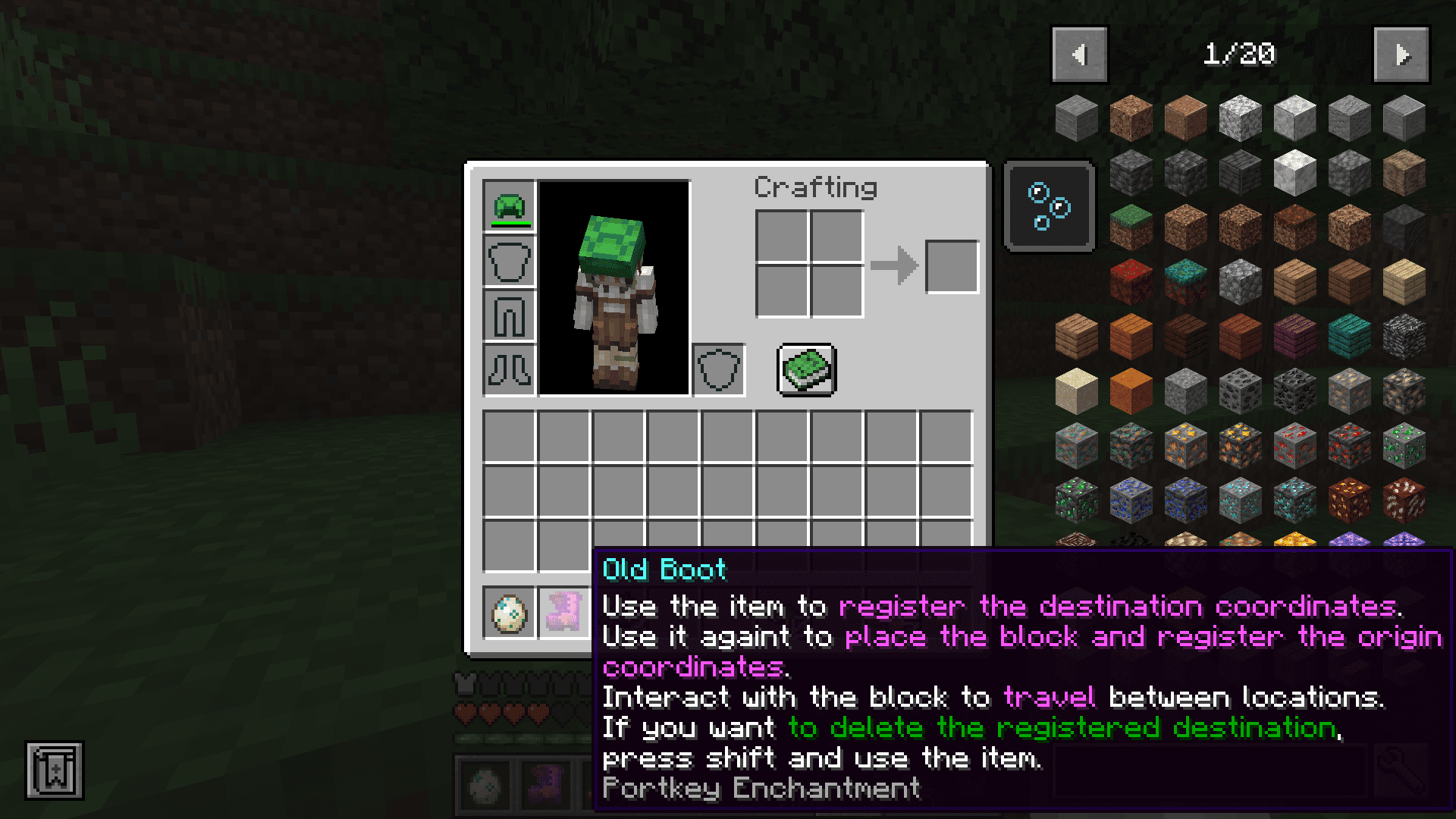Click the crafting output slot
Viewport: 1456px width, 819px height.
coord(952,267)
